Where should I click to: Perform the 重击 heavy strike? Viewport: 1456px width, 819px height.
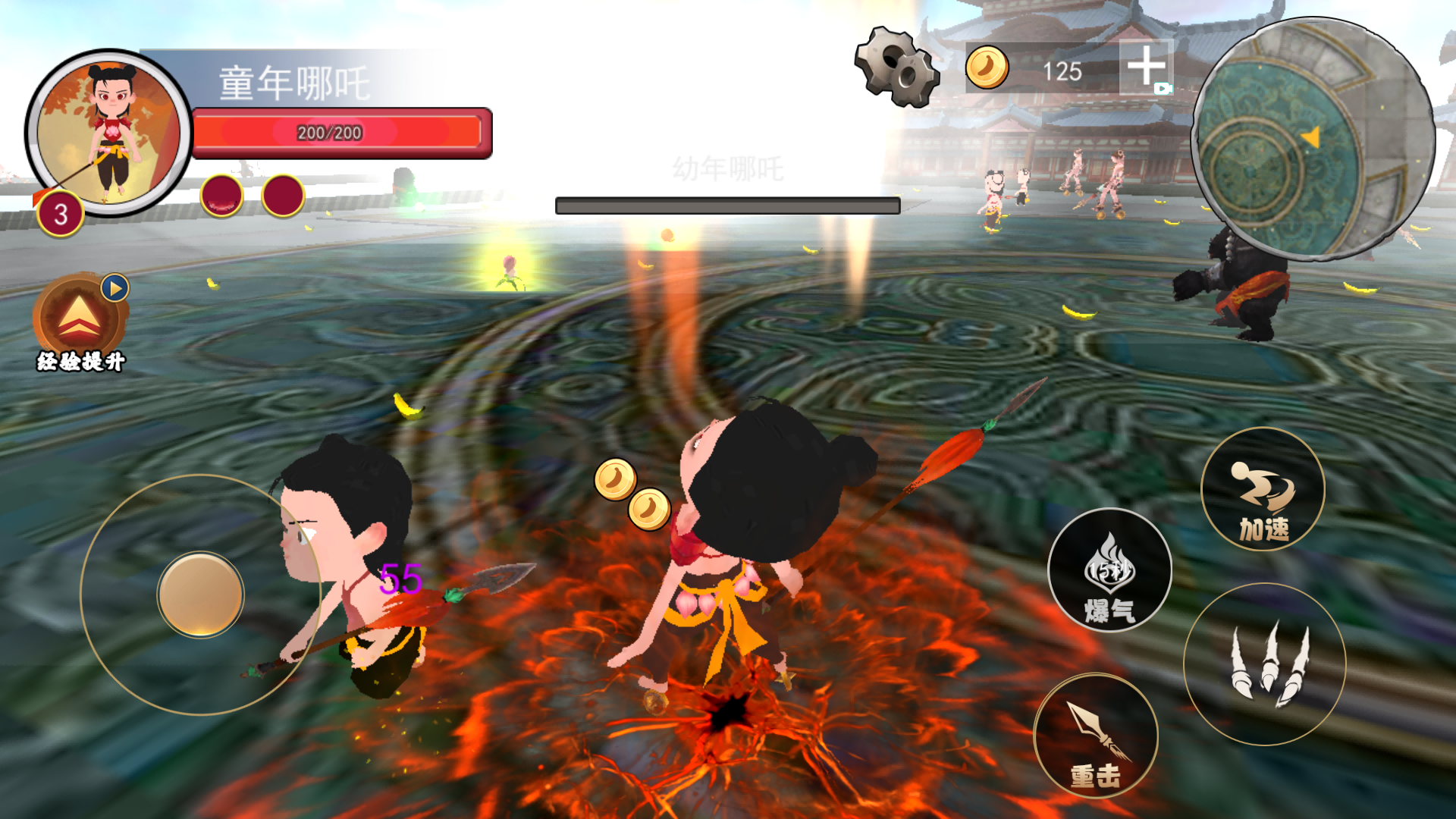(x=1096, y=736)
